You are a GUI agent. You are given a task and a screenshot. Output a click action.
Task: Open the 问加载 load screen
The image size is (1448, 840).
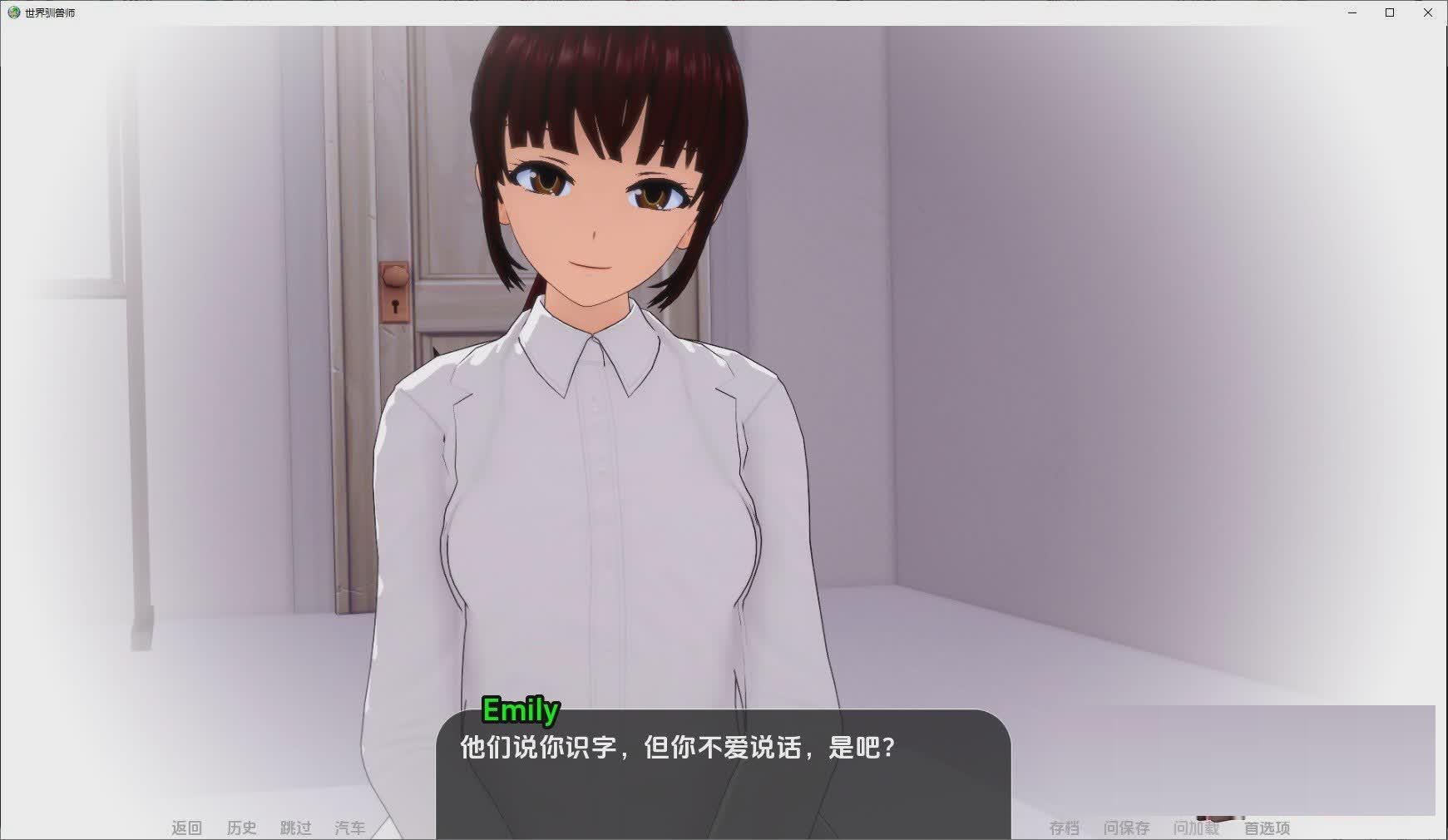pos(1195,828)
